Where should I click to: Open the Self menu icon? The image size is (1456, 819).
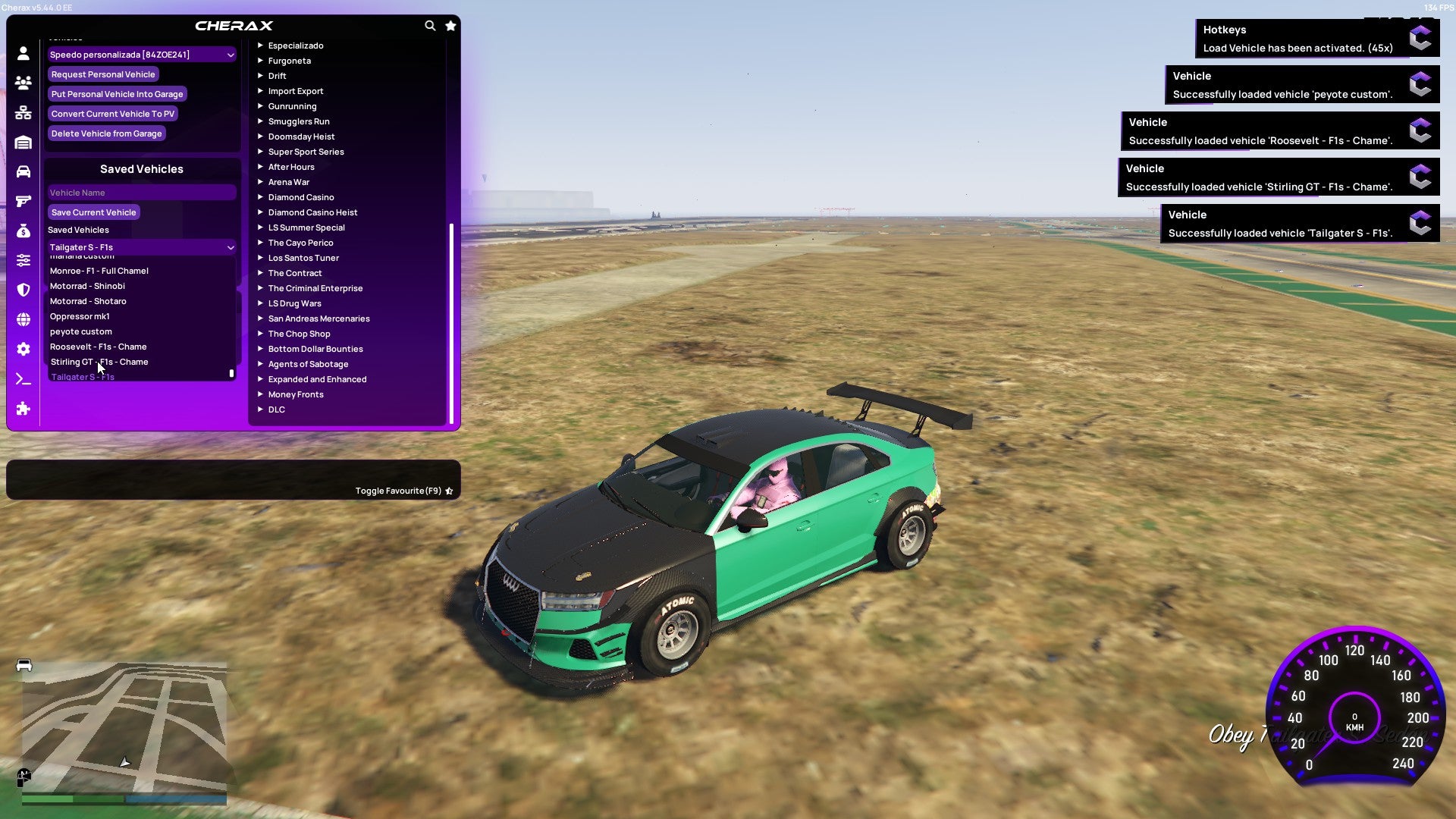pyautogui.click(x=23, y=53)
